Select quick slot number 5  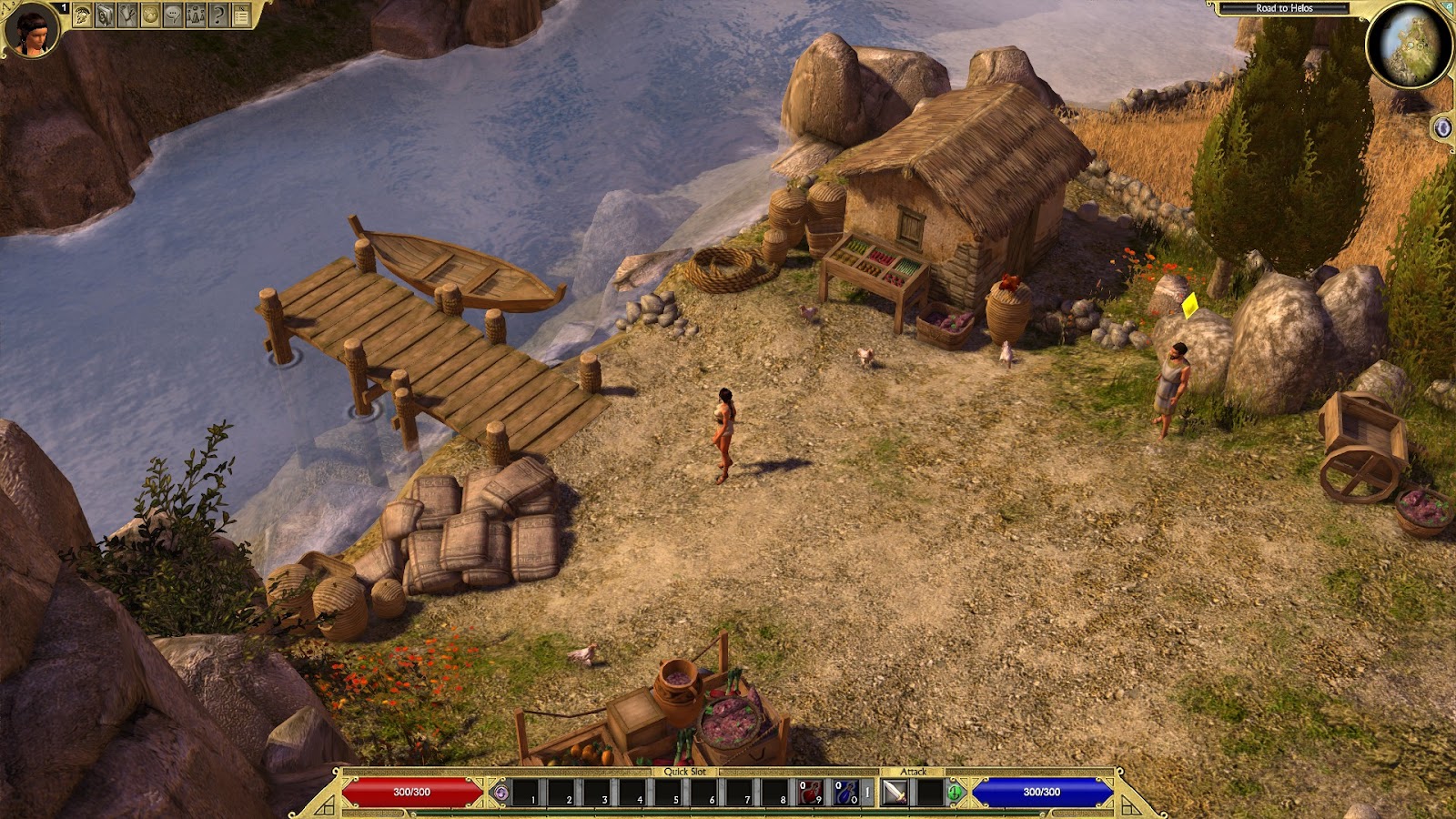[x=671, y=793]
